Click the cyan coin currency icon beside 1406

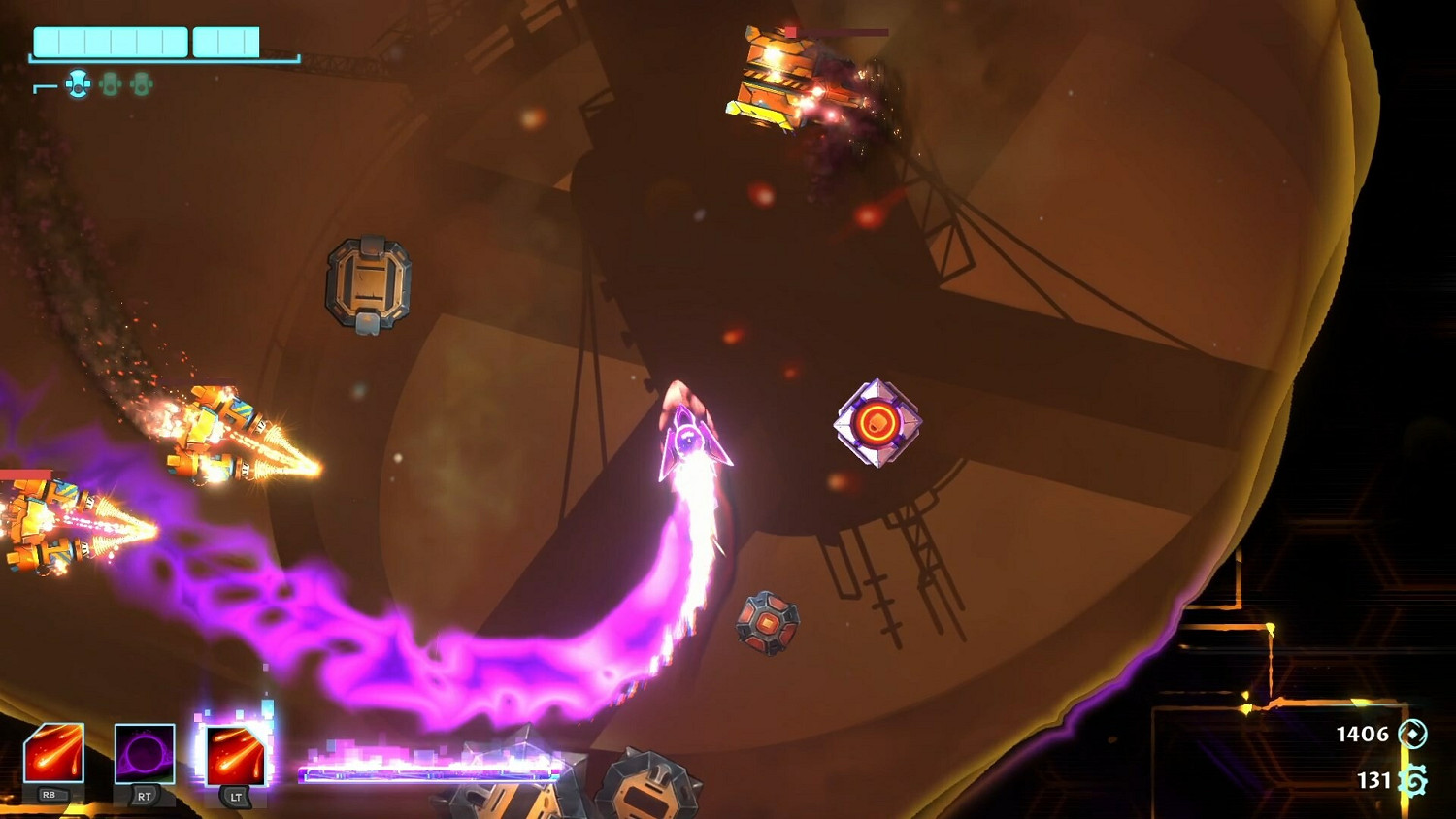[x=1413, y=735]
